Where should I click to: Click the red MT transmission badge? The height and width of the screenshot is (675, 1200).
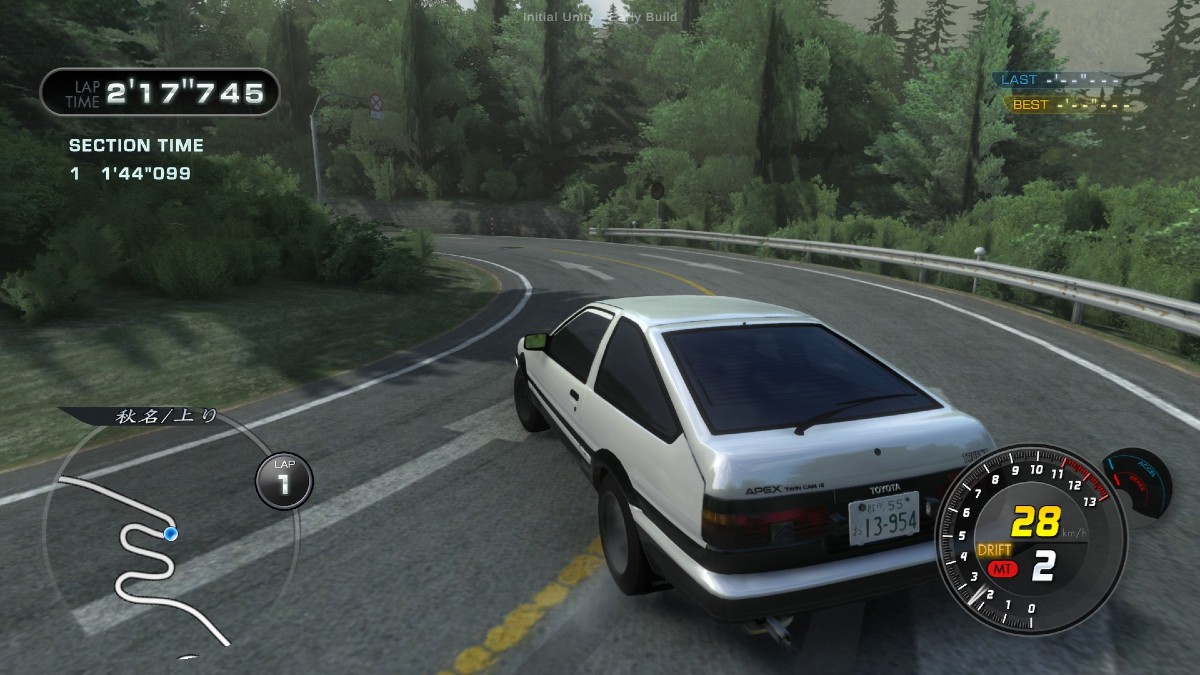pyautogui.click(x=999, y=569)
